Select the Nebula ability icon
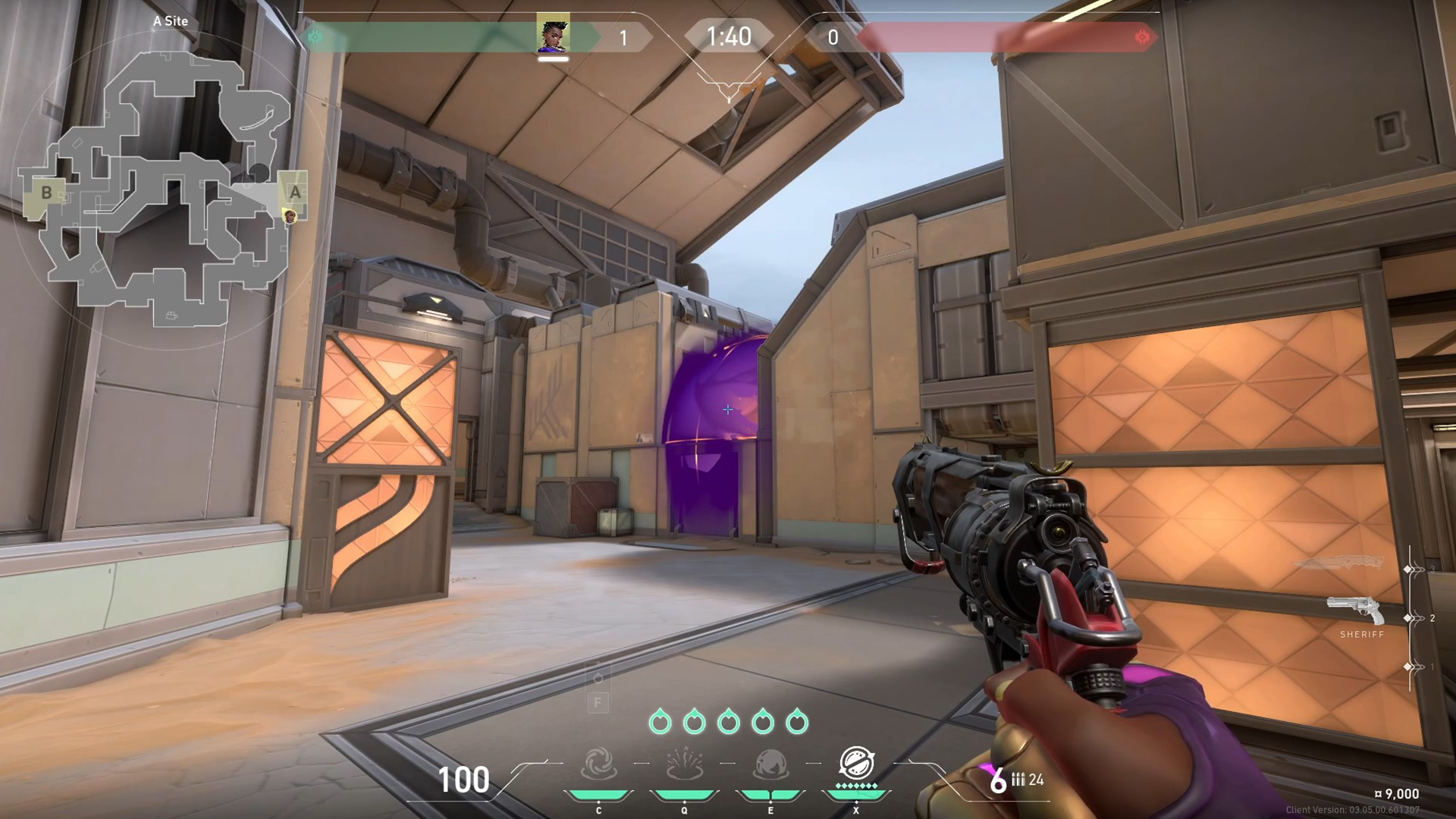1456x819 pixels. pyautogui.click(x=770, y=764)
